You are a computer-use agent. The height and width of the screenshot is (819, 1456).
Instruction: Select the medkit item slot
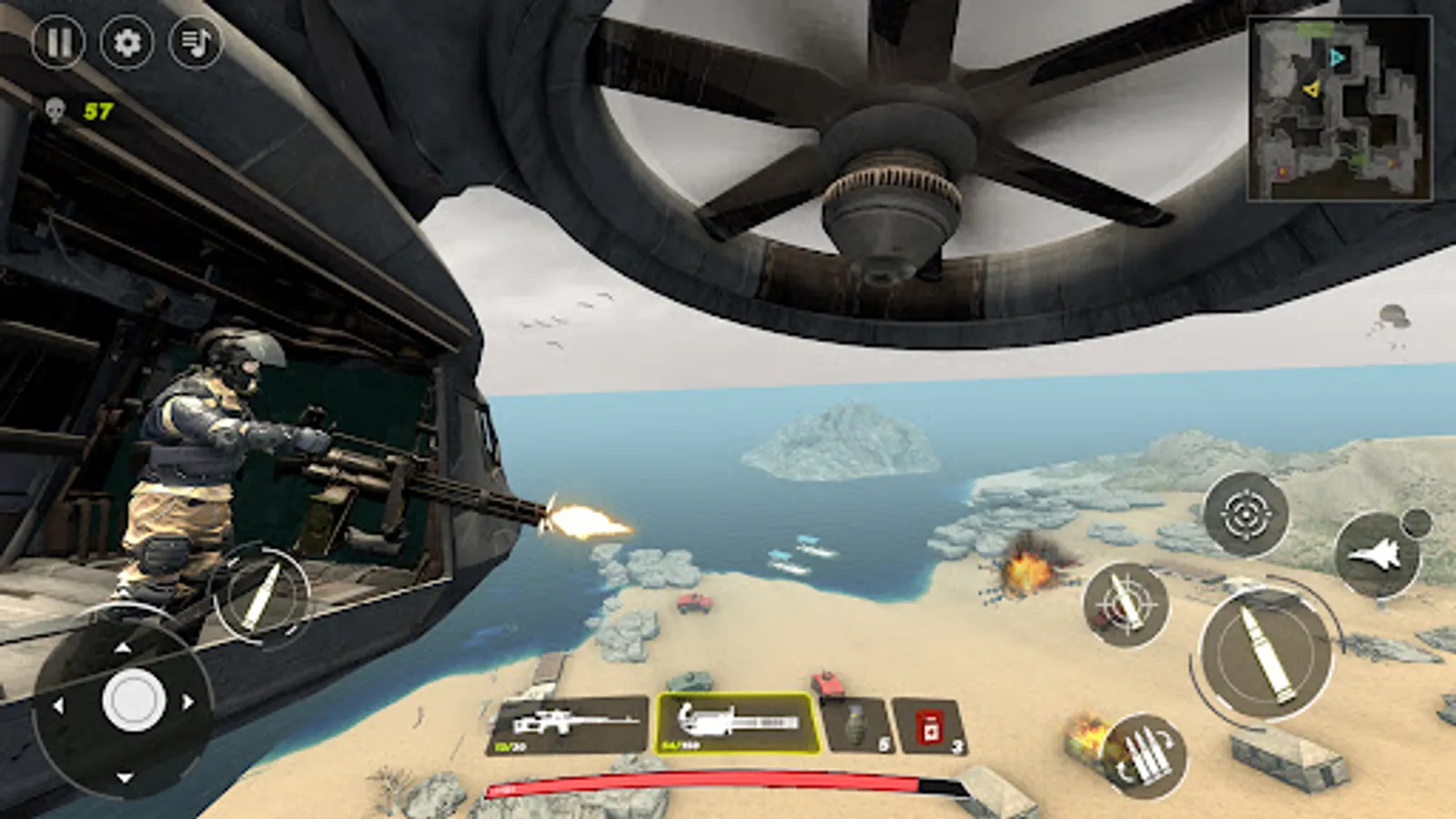tap(927, 723)
